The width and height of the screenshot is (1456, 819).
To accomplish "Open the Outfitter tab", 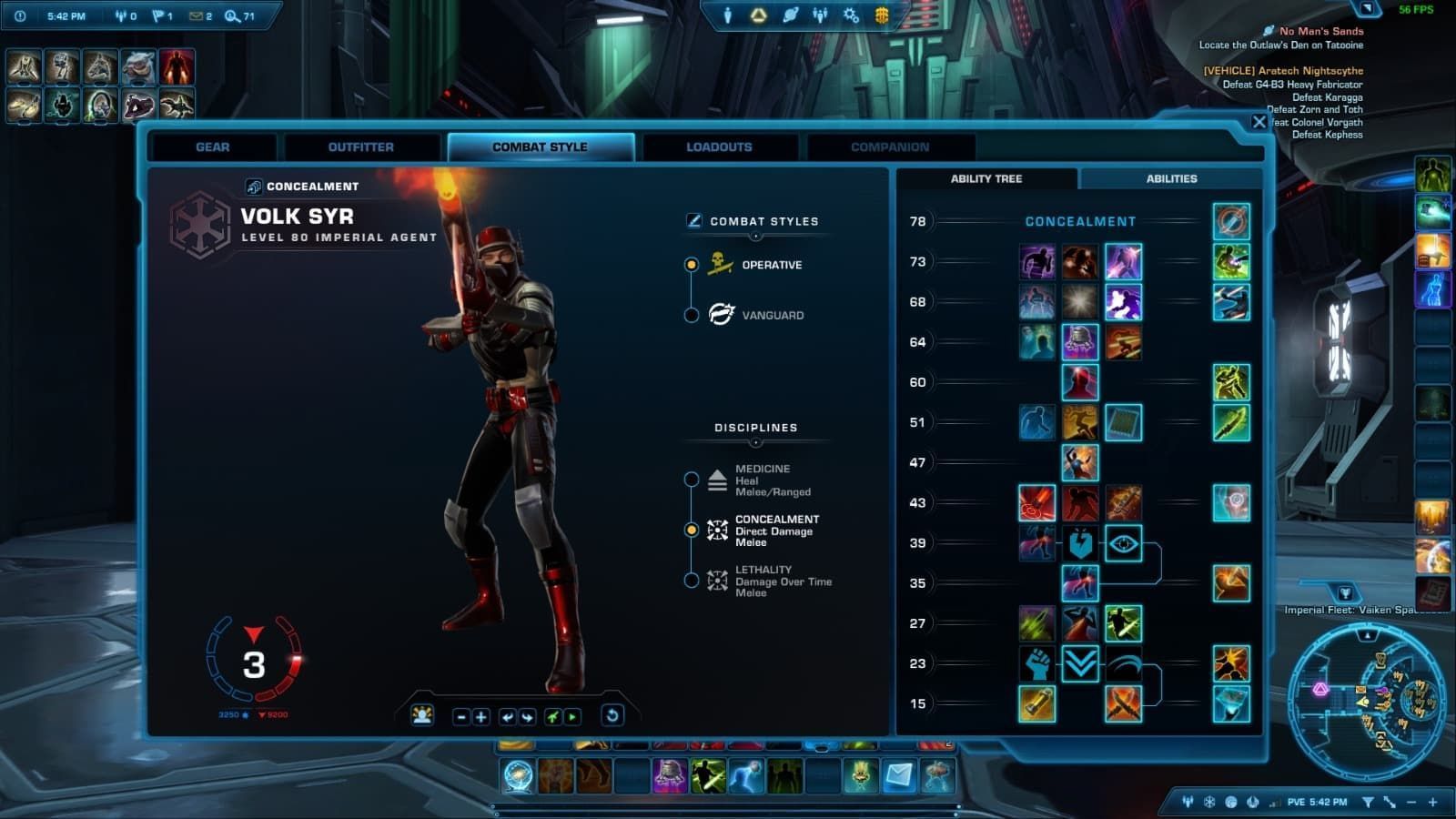I will [360, 147].
